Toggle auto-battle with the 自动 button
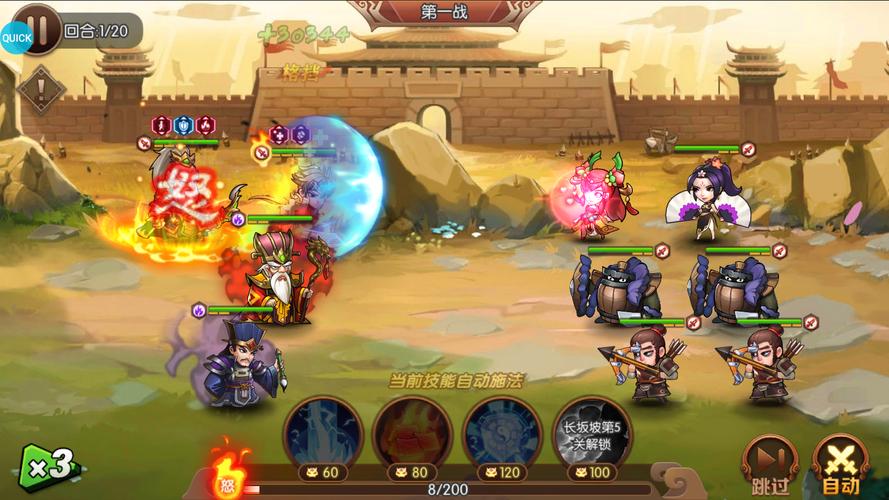The height and width of the screenshot is (500, 889). pos(841,466)
